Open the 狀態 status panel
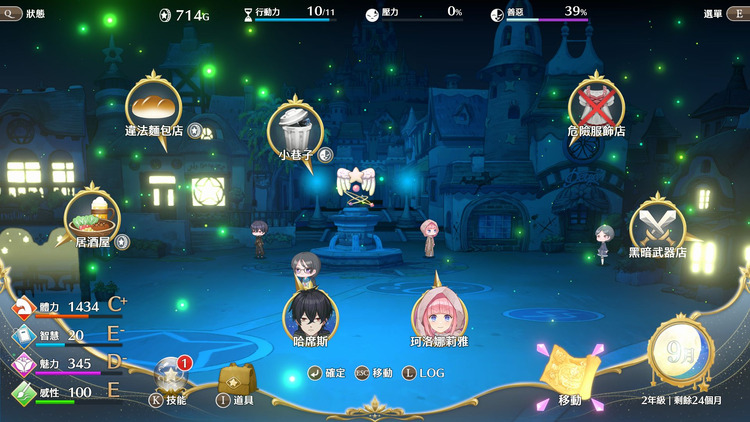This screenshot has height=422, width=750. point(23,14)
